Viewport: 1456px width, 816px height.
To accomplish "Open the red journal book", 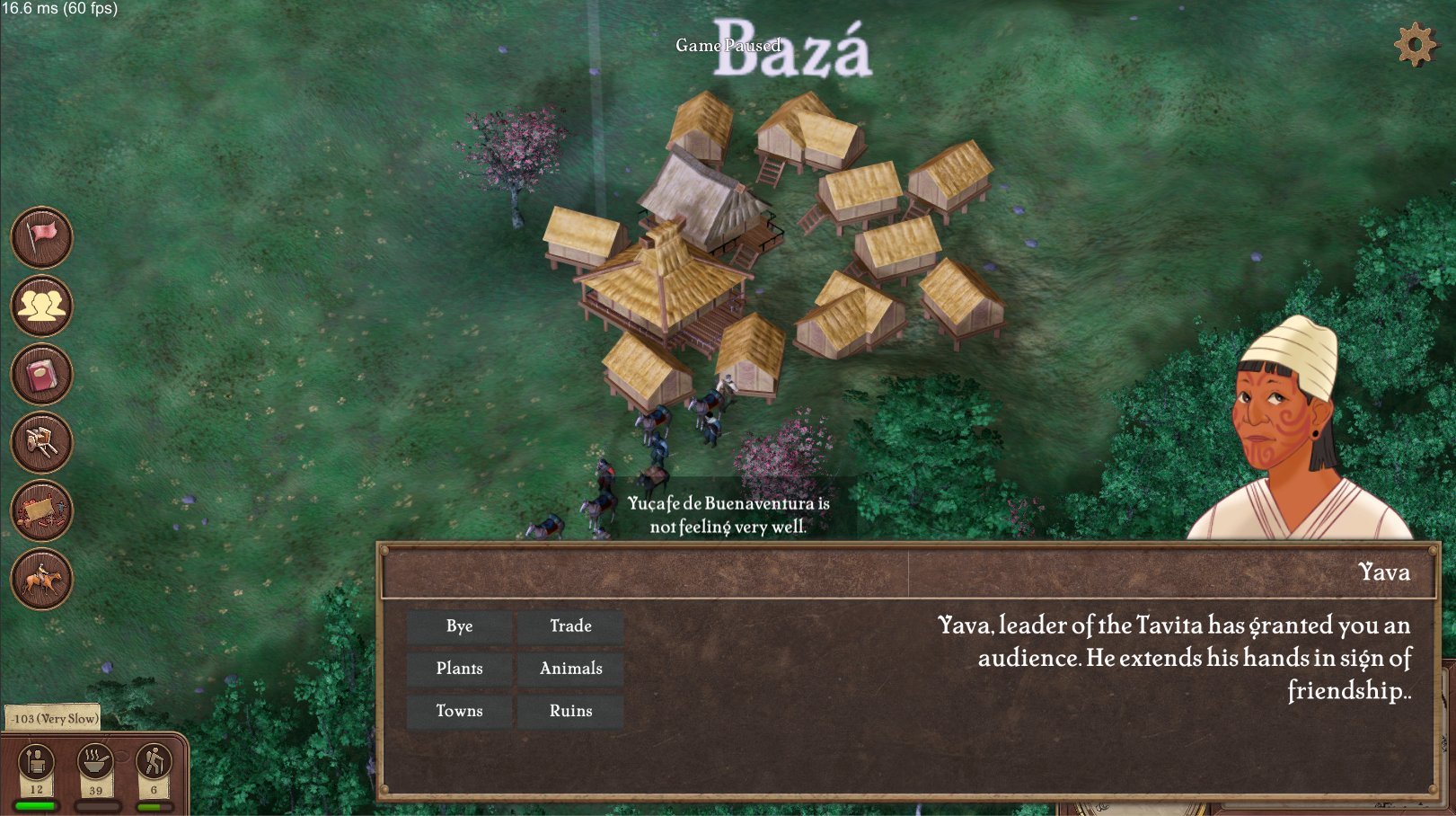I will [x=41, y=374].
